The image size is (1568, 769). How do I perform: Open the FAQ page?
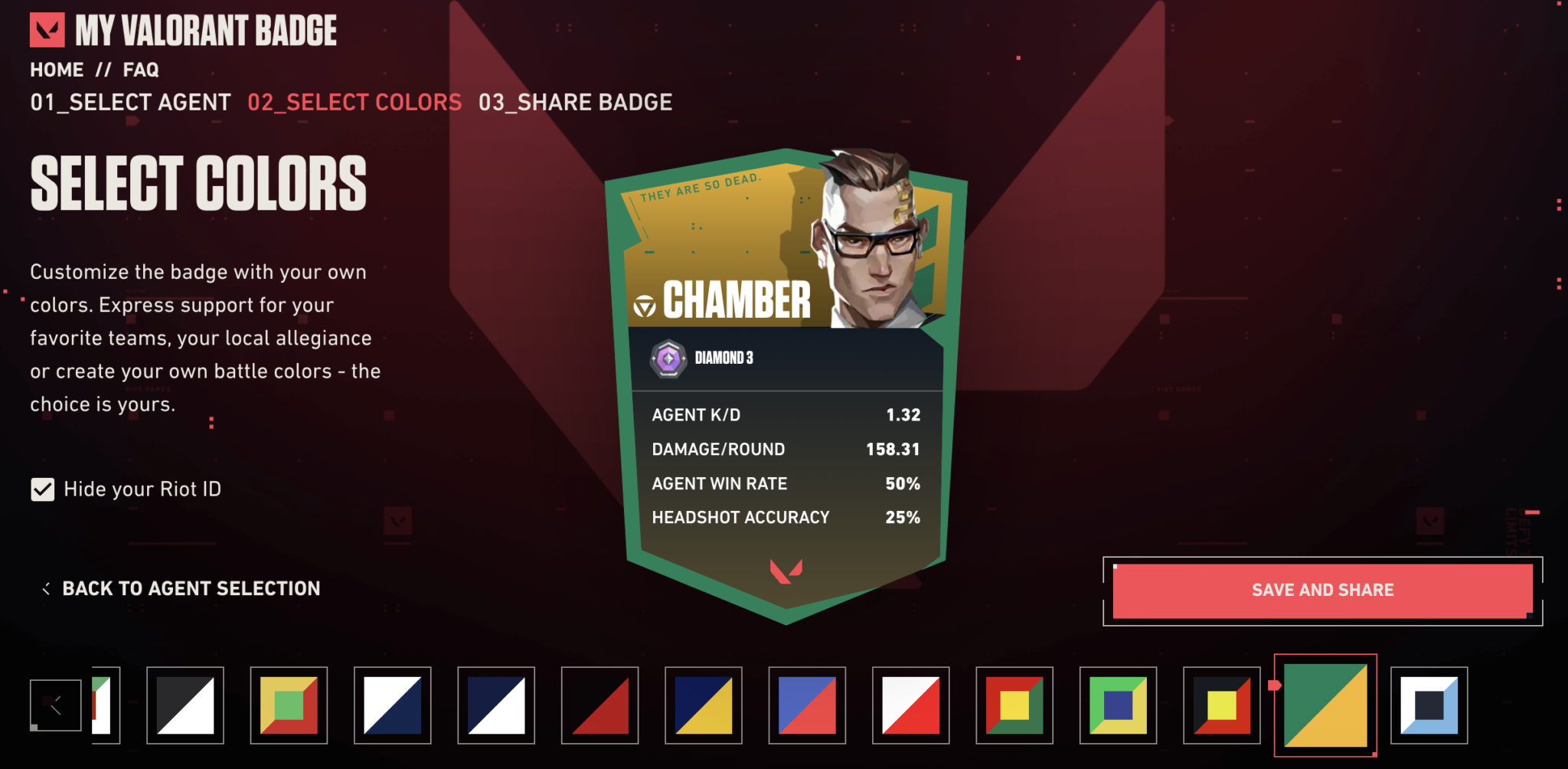tap(141, 70)
